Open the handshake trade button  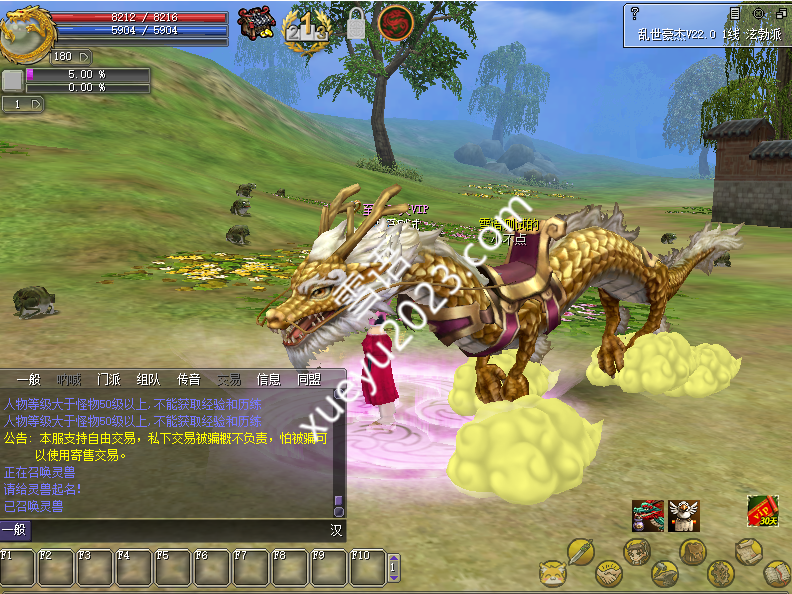608,574
